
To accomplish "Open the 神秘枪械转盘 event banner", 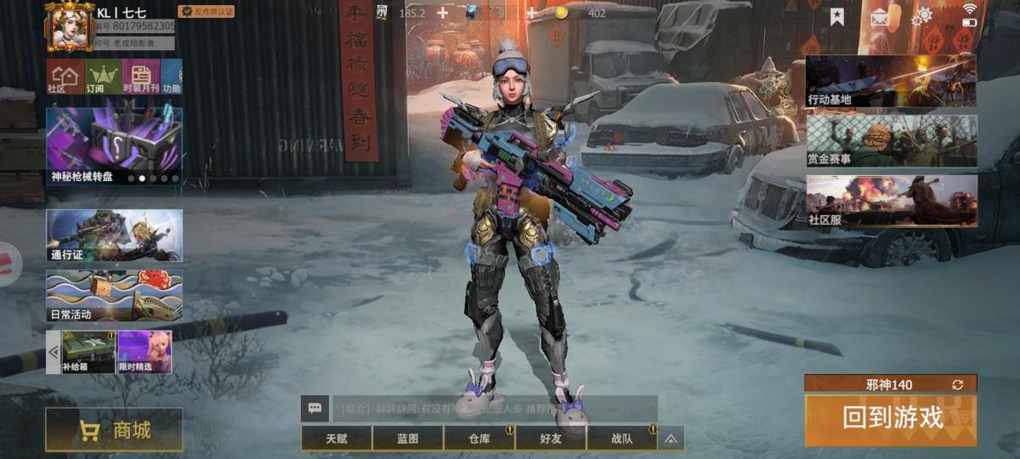I will click(x=114, y=146).
